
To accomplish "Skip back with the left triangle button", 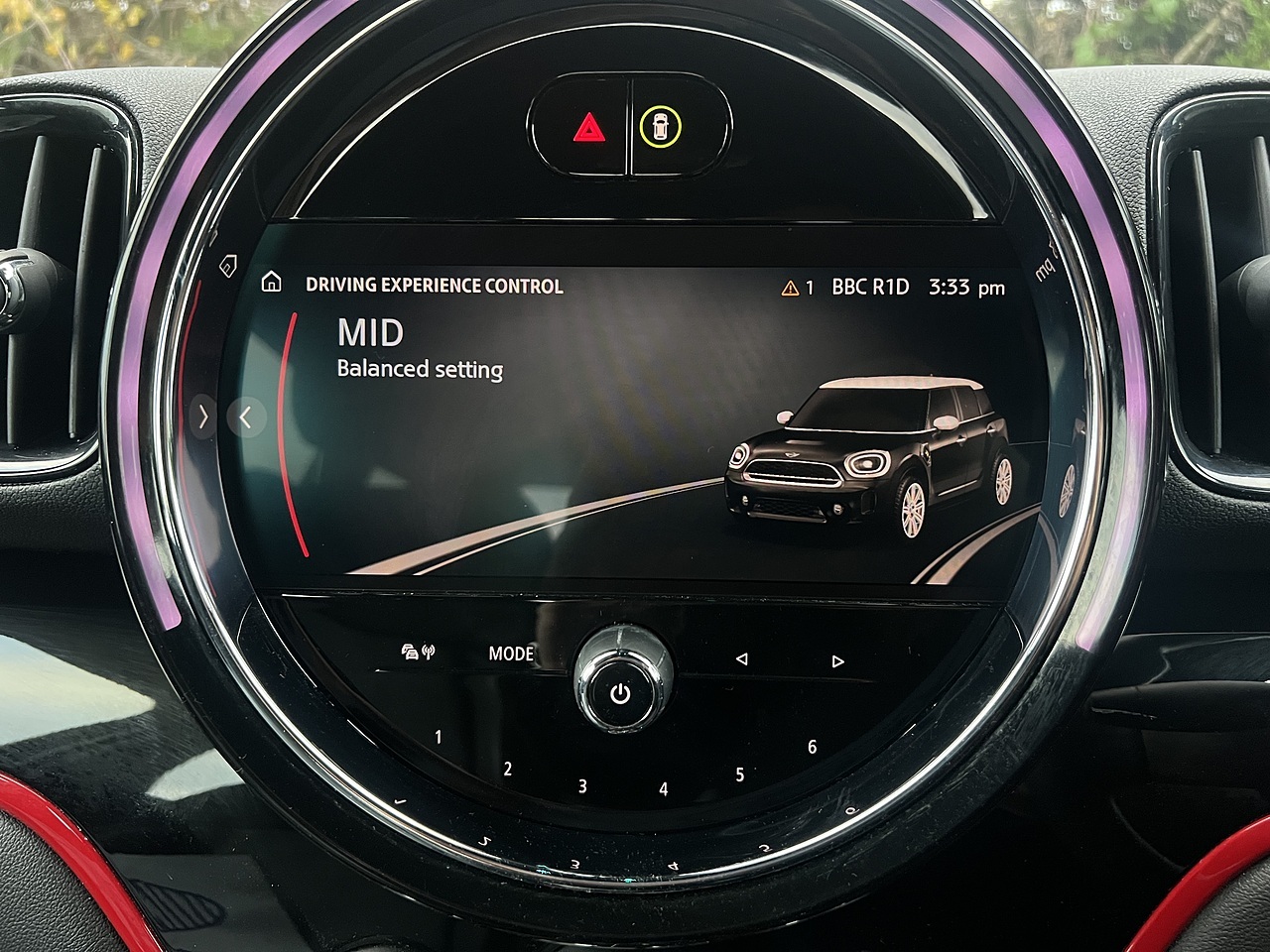I will 741,658.
